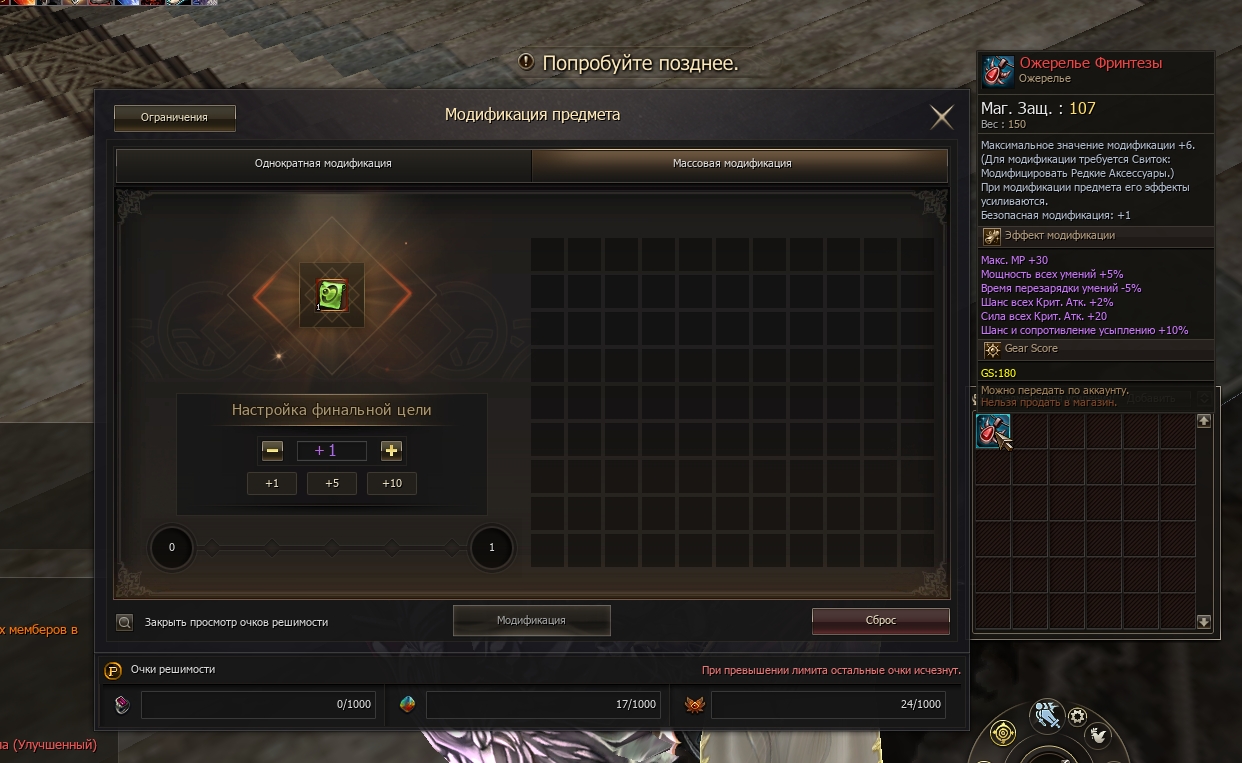Set the target using the +1 preset
Image resolution: width=1242 pixels, height=763 pixels.
(272, 484)
